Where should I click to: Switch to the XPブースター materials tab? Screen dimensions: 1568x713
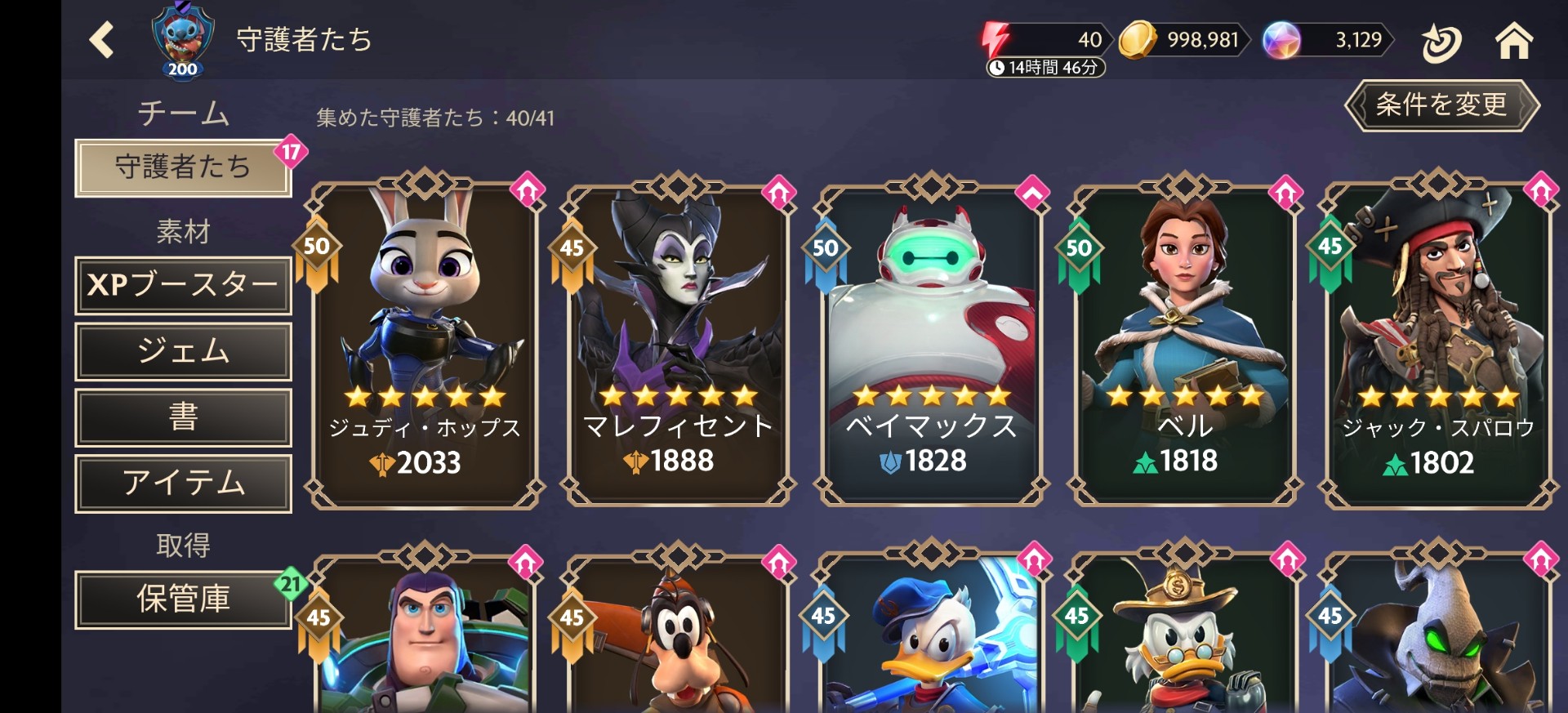point(183,286)
